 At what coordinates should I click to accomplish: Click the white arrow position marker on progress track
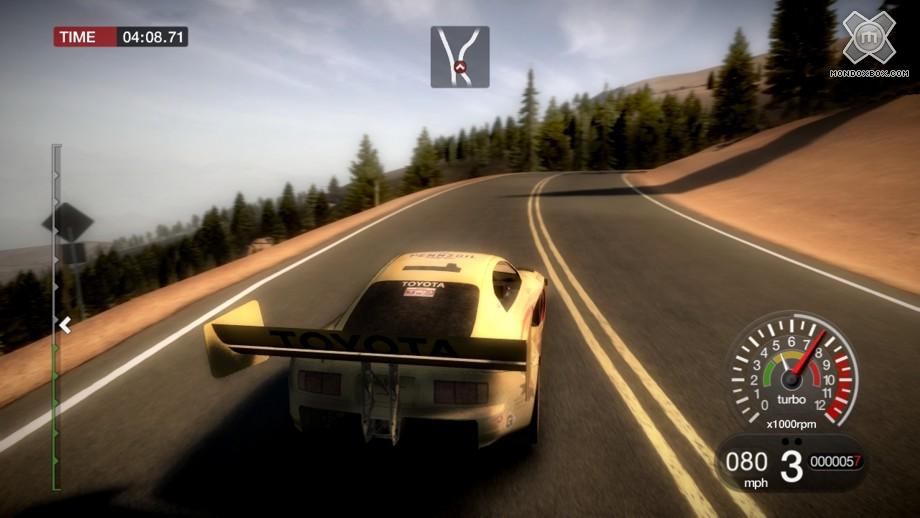[64, 324]
